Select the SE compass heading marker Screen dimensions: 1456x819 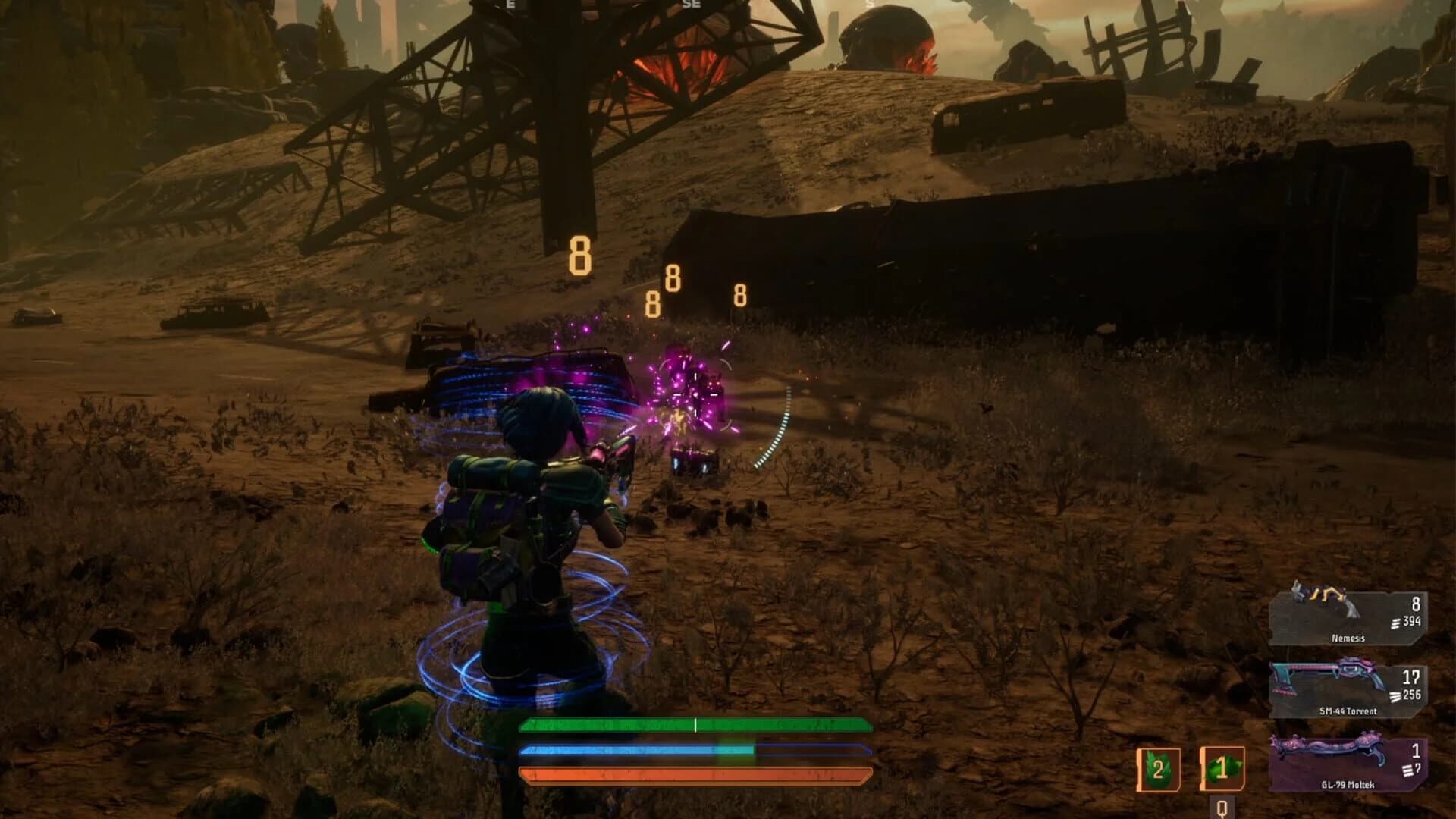point(692,8)
